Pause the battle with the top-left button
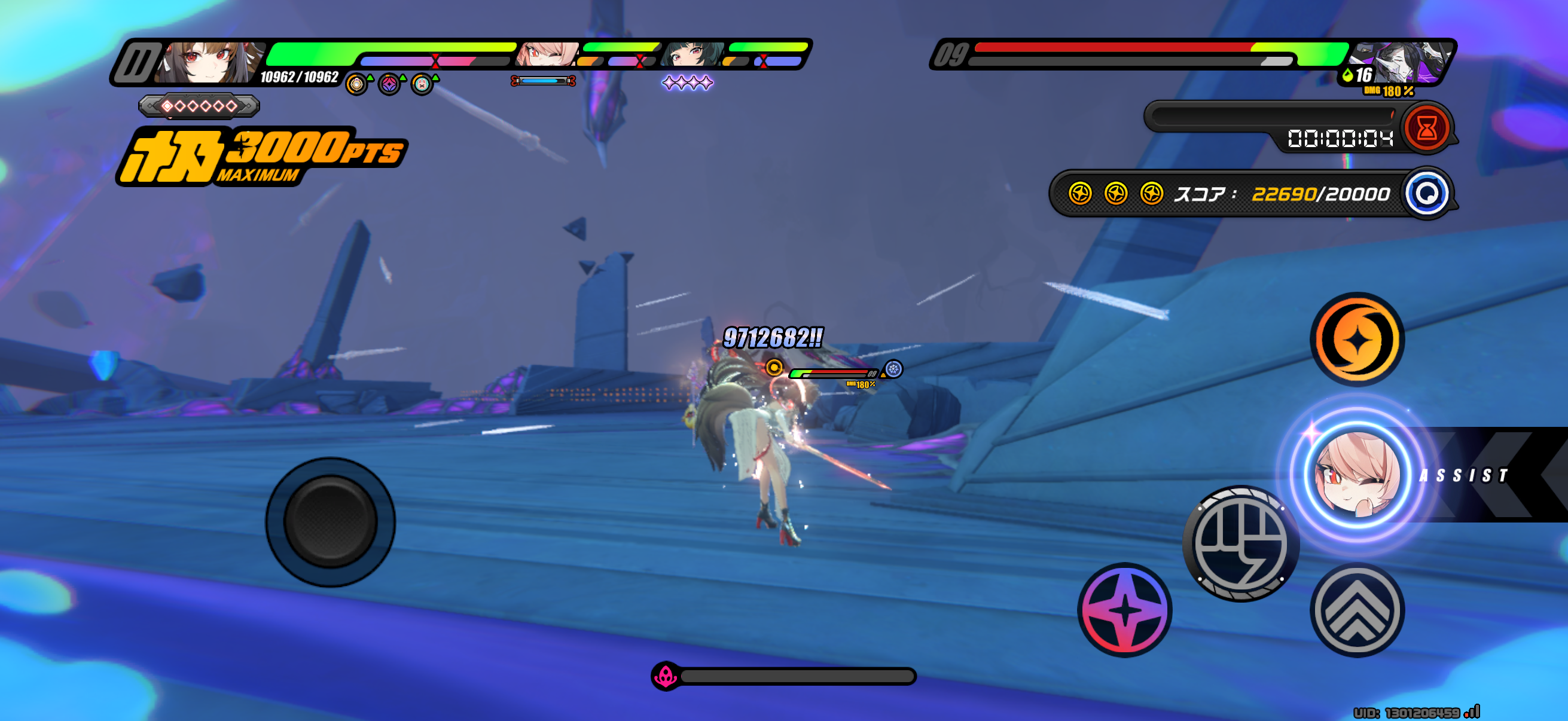The image size is (1568, 721). coord(137,62)
